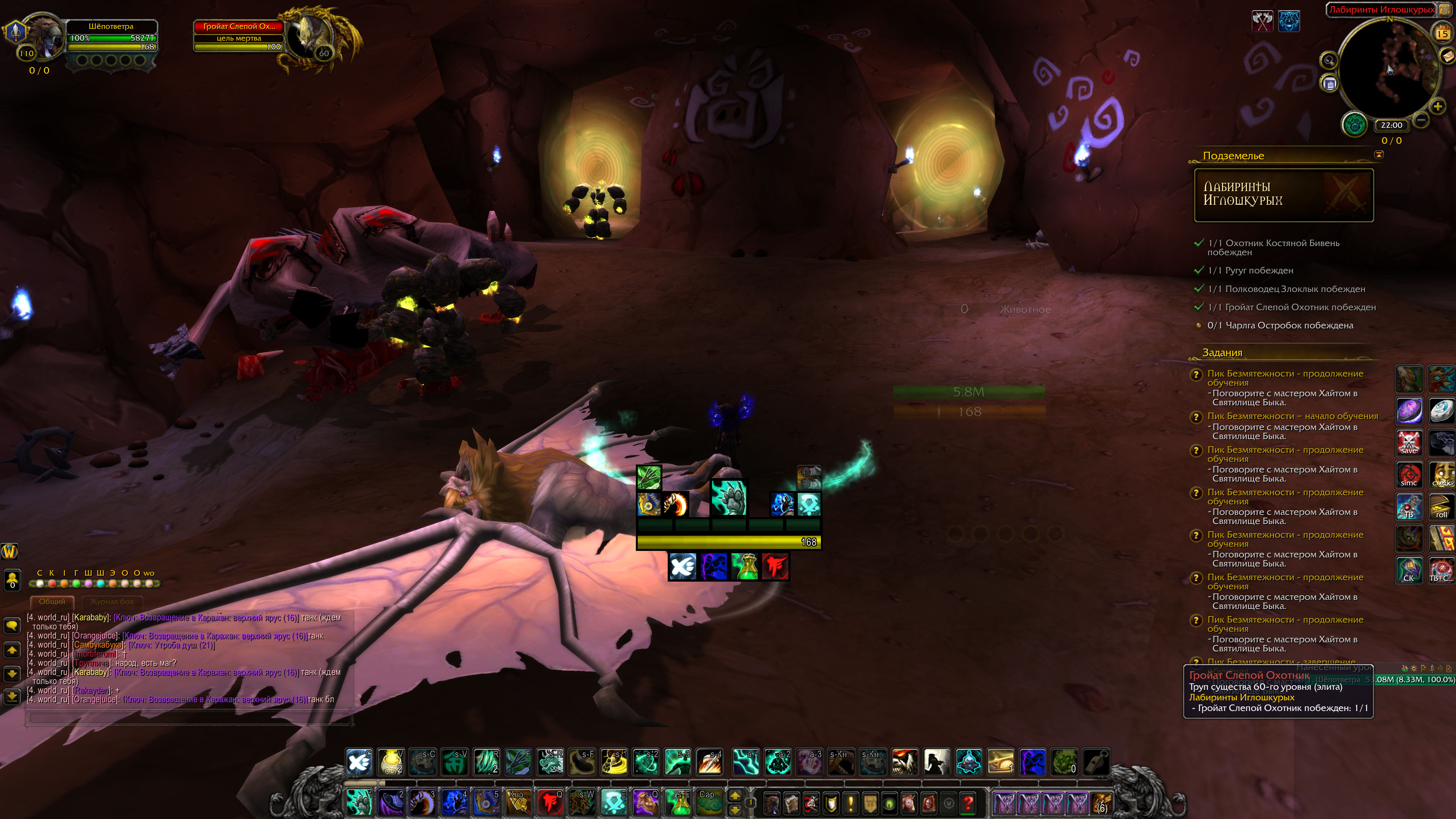Zoom in the minimap with the plus button
Viewport: 1456px width, 819px height.
tap(1437, 106)
